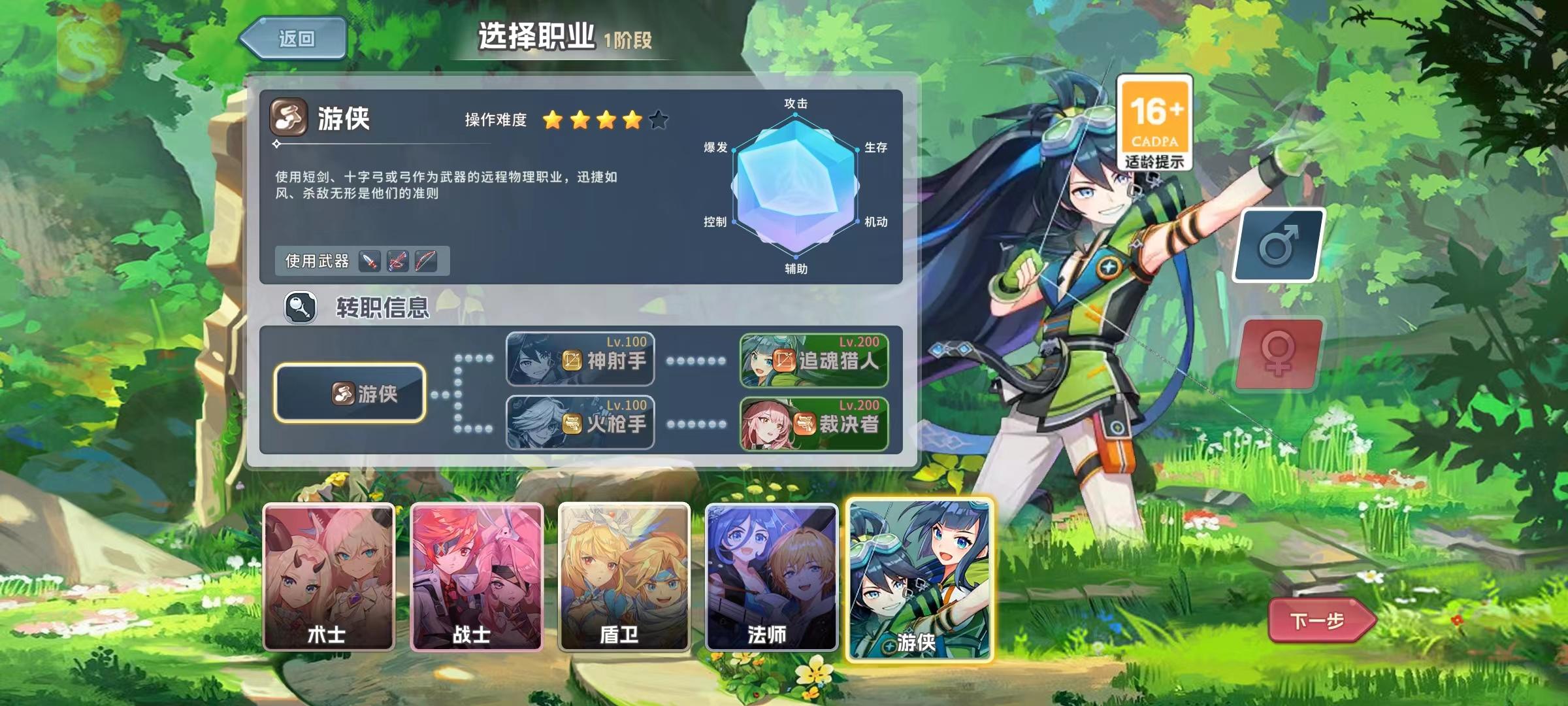The width and height of the screenshot is (1568, 706).
Task: Click the fifth difficulty star
Action: click(659, 120)
